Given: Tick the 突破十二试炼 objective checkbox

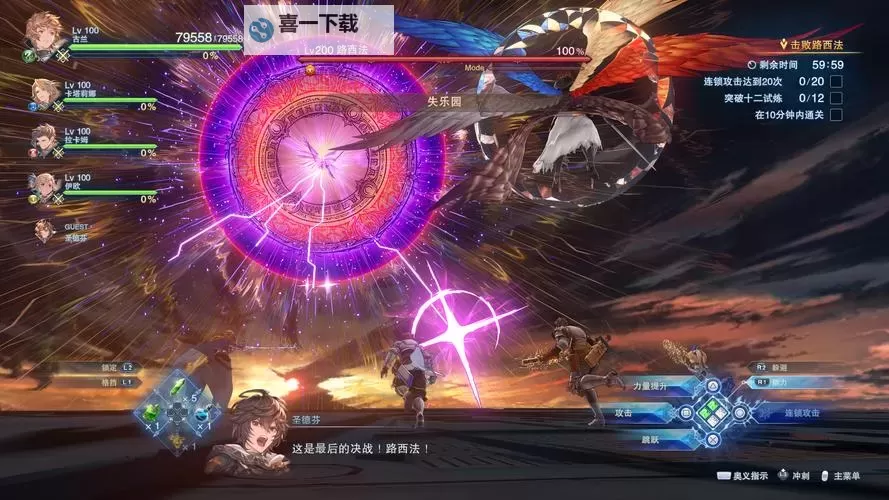Looking at the screenshot, I should tap(836, 98).
